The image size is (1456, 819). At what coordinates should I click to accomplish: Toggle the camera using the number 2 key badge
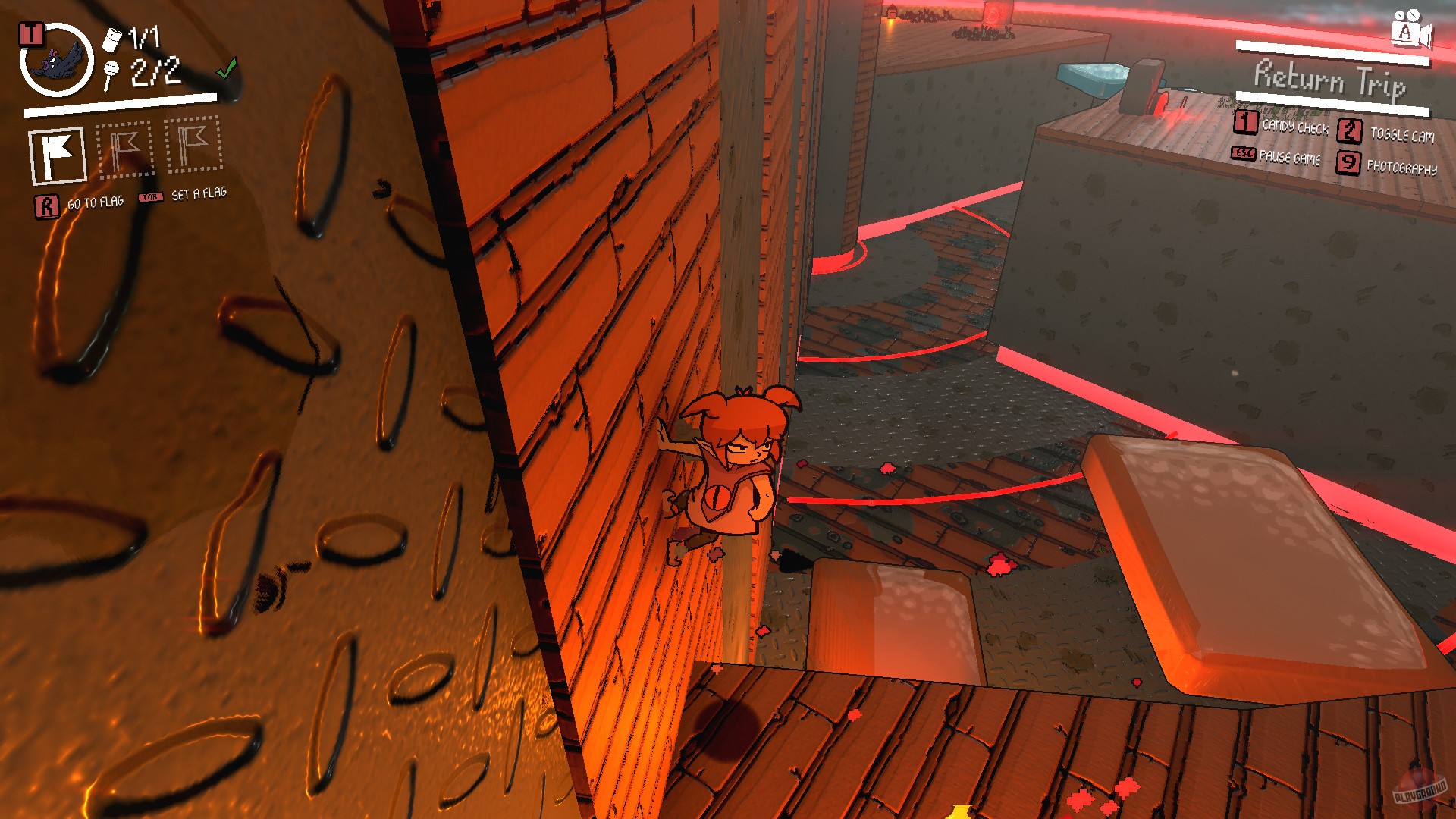pos(1350,130)
